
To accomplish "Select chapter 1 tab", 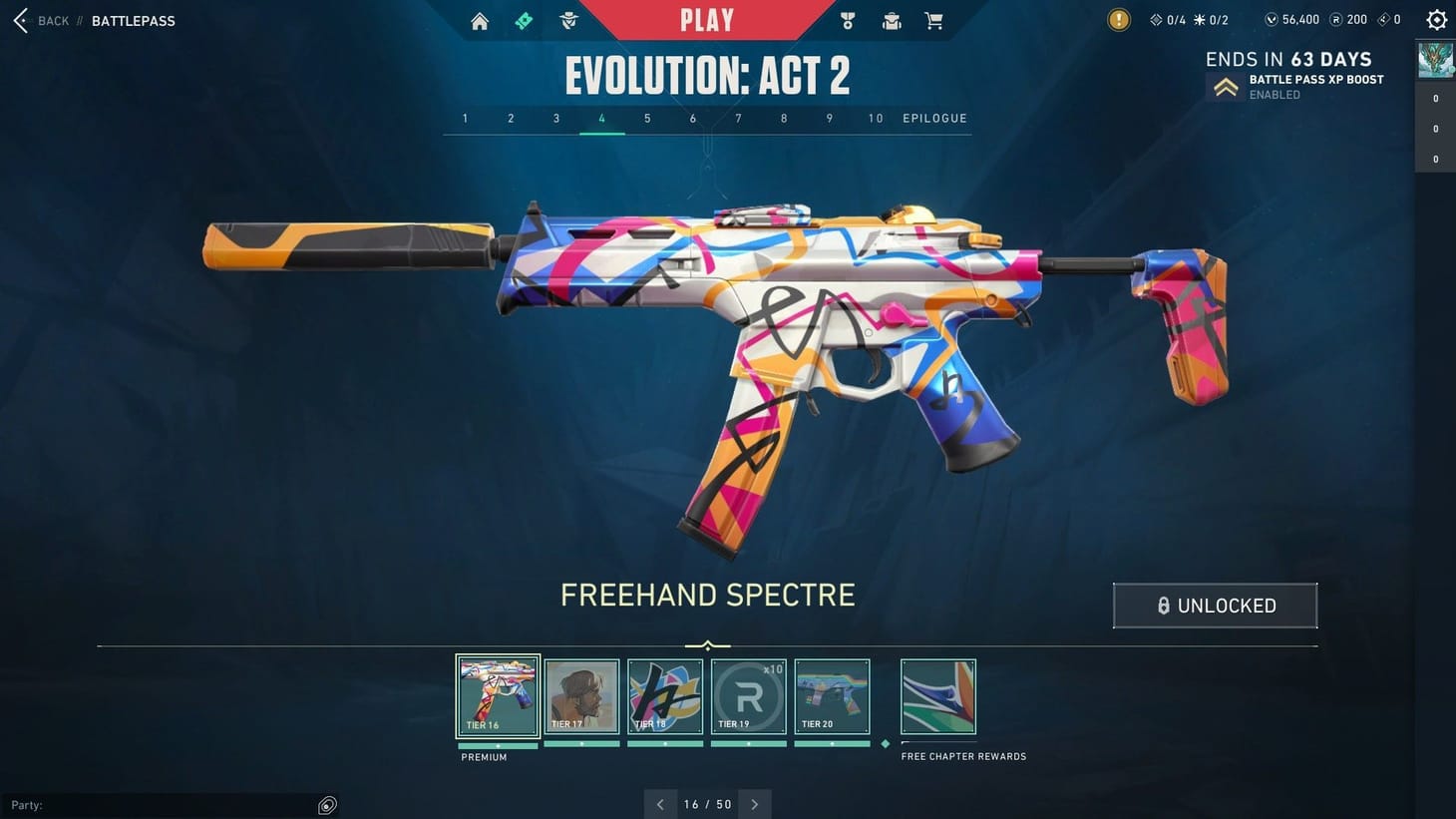I will pos(465,118).
